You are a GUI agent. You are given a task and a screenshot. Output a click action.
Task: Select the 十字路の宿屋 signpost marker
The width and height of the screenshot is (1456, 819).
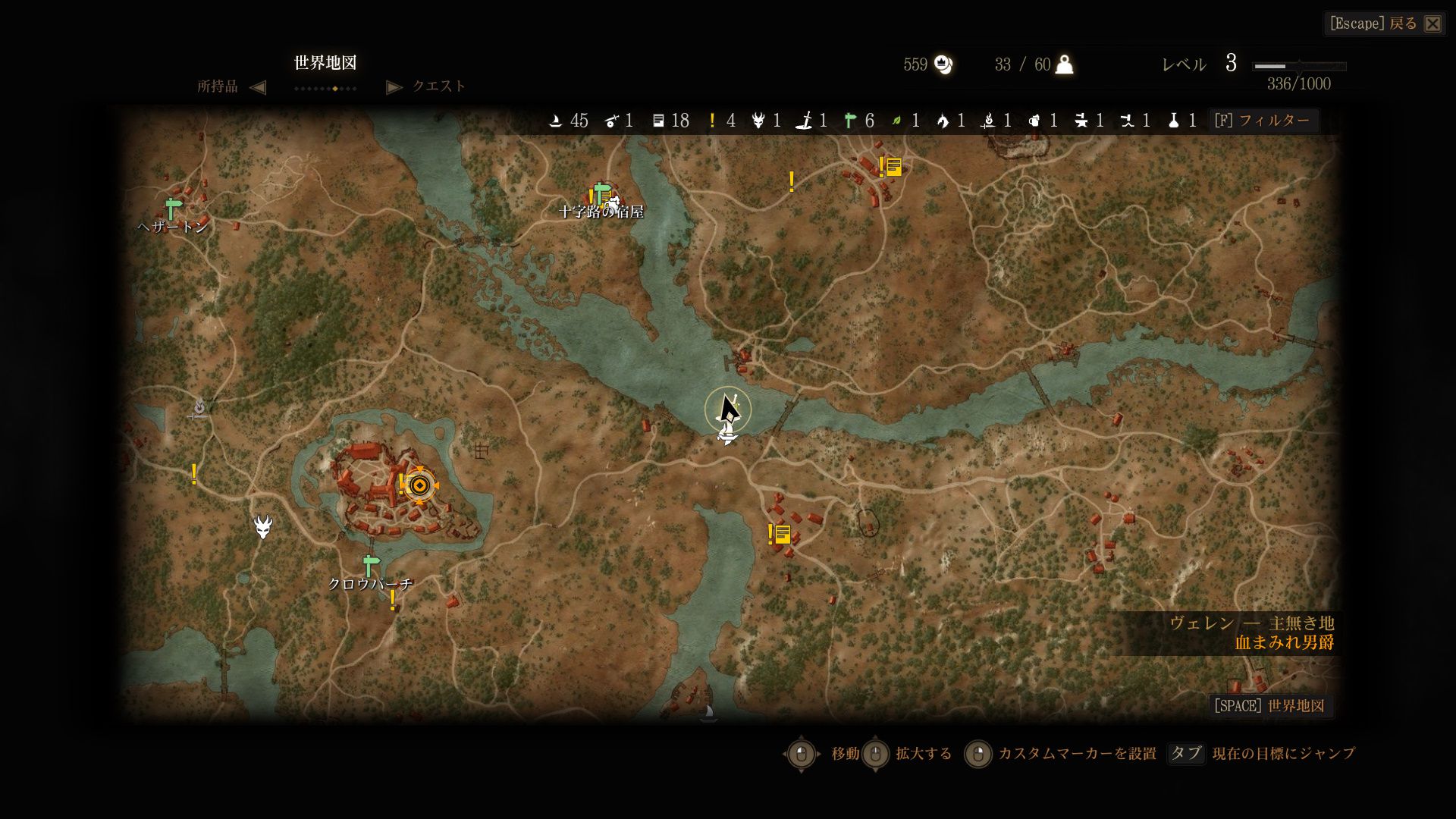pos(602,193)
